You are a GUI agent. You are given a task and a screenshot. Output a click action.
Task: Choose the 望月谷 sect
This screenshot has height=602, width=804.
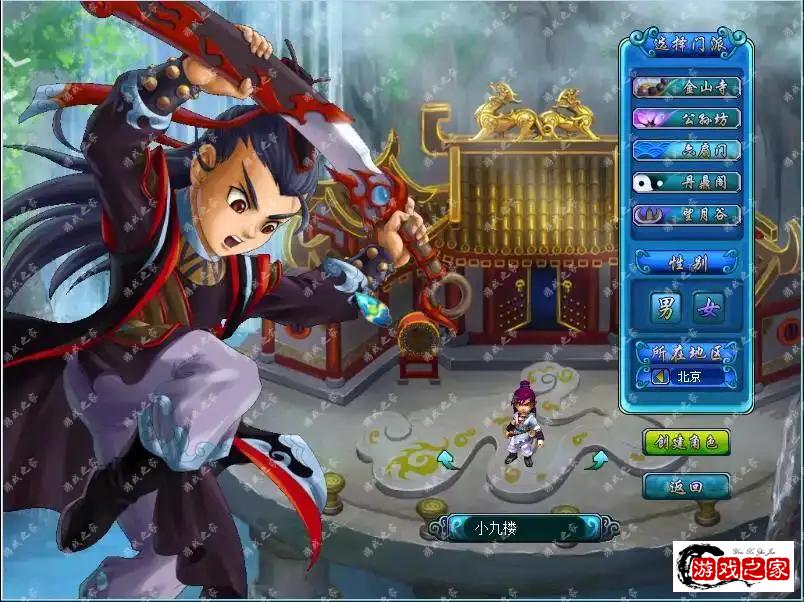pos(686,215)
